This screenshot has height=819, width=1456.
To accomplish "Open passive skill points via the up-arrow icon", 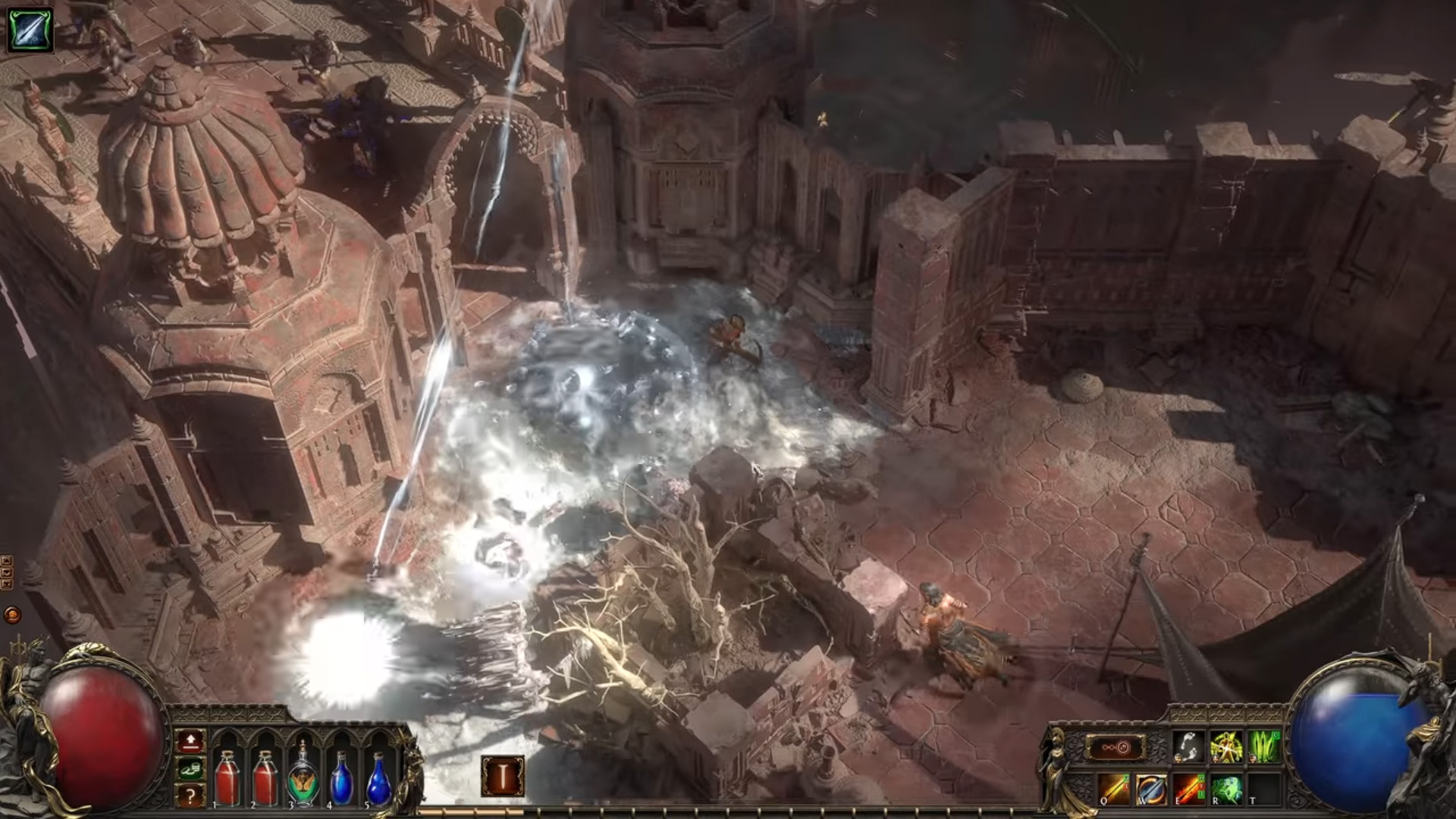I will [190, 742].
